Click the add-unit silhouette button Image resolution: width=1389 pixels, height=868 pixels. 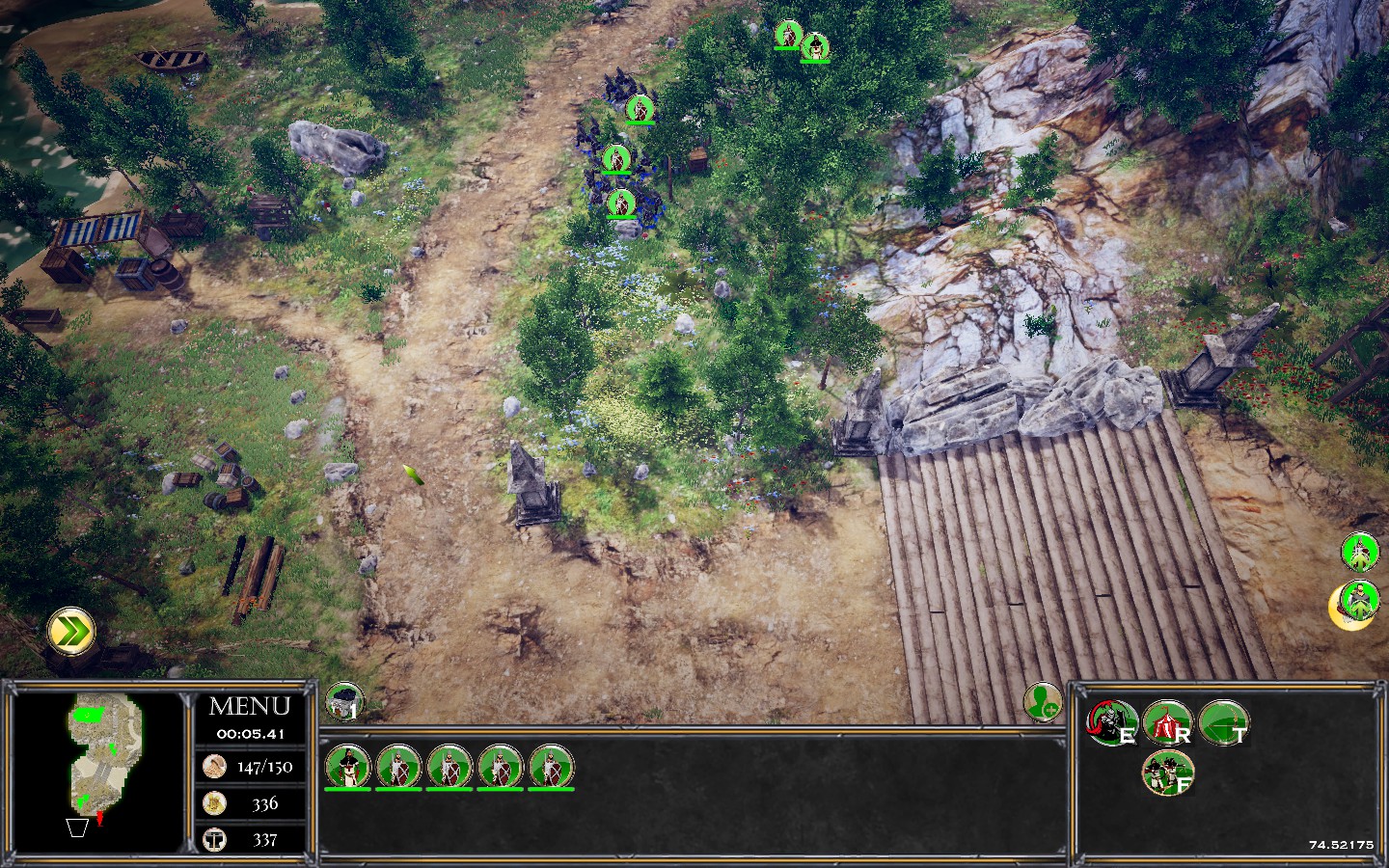click(x=1043, y=701)
